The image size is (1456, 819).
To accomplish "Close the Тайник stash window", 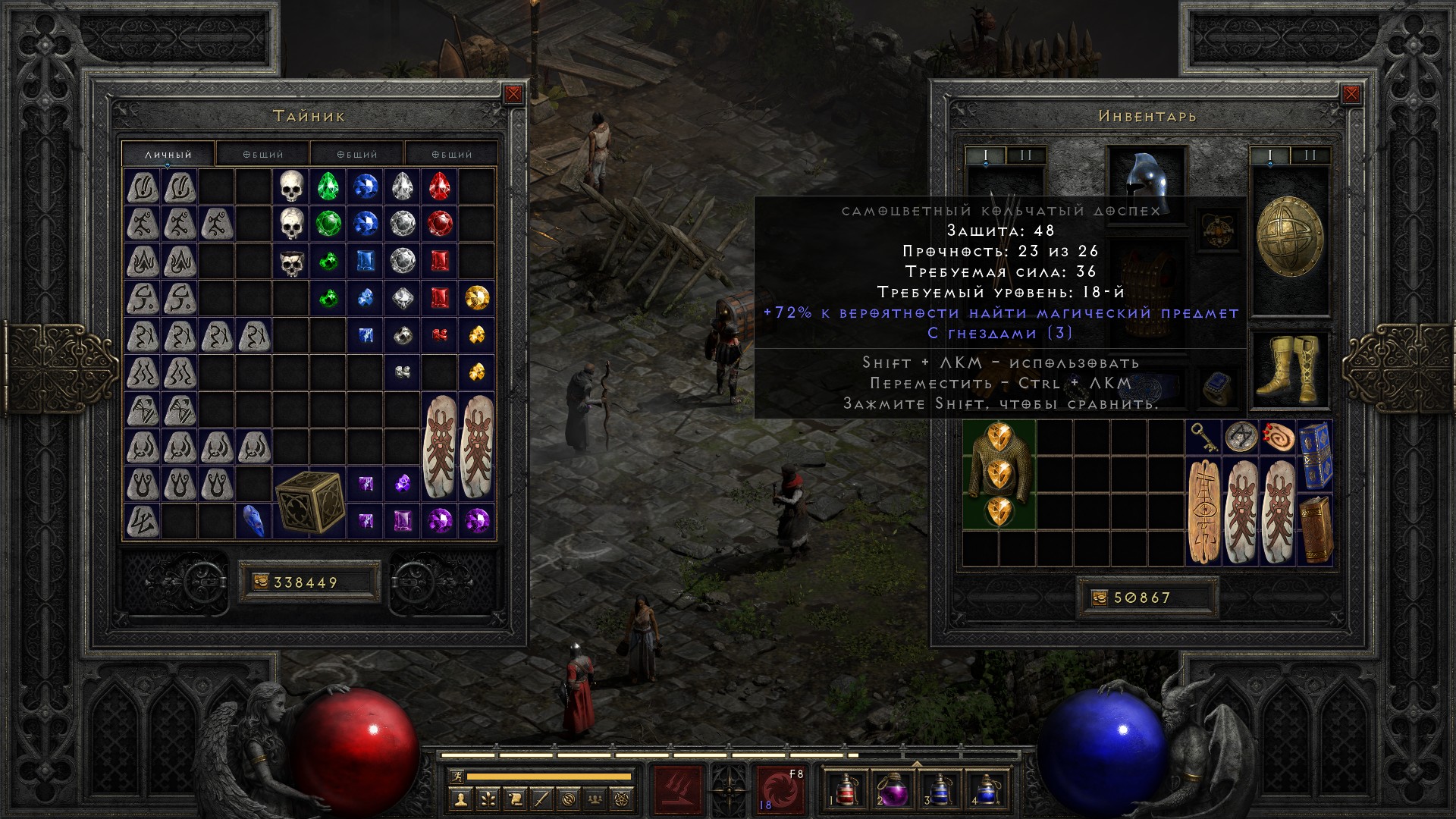I will click(x=513, y=95).
